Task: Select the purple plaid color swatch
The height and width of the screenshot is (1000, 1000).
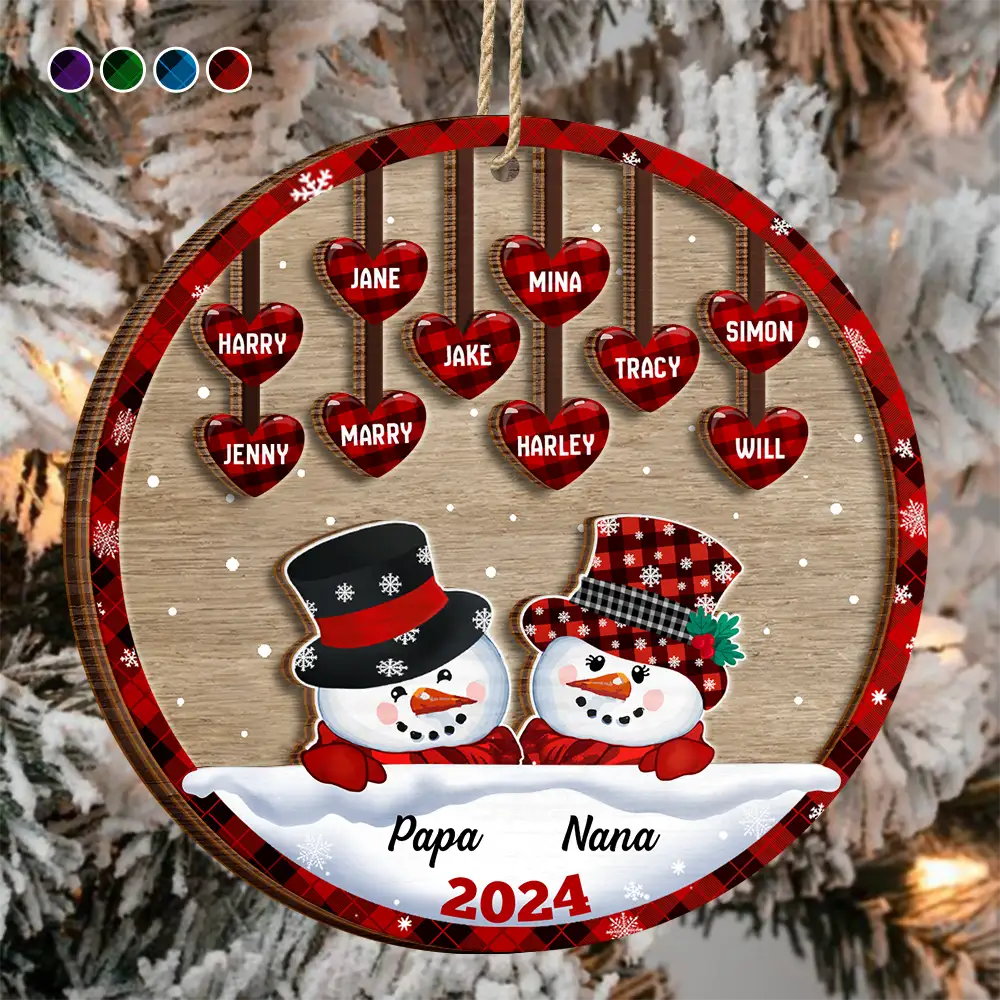Action: [70, 69]
